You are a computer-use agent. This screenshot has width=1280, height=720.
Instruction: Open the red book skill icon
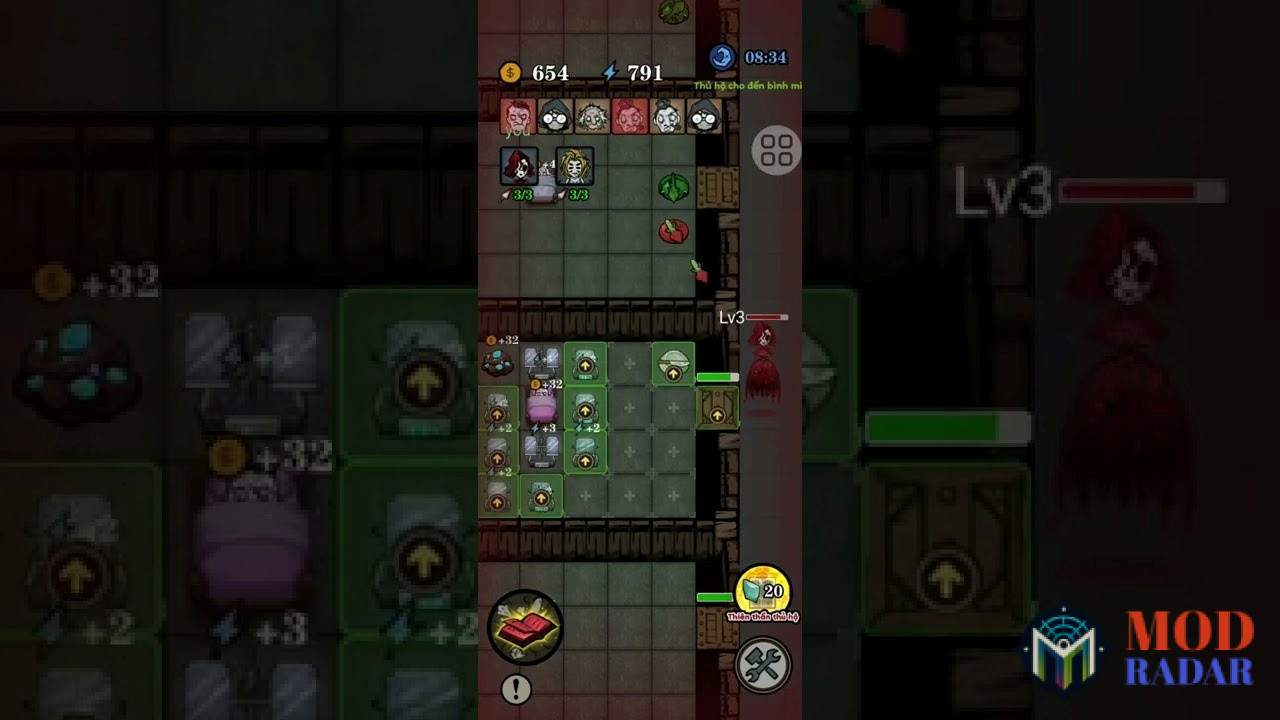click(x=524, y=626)
